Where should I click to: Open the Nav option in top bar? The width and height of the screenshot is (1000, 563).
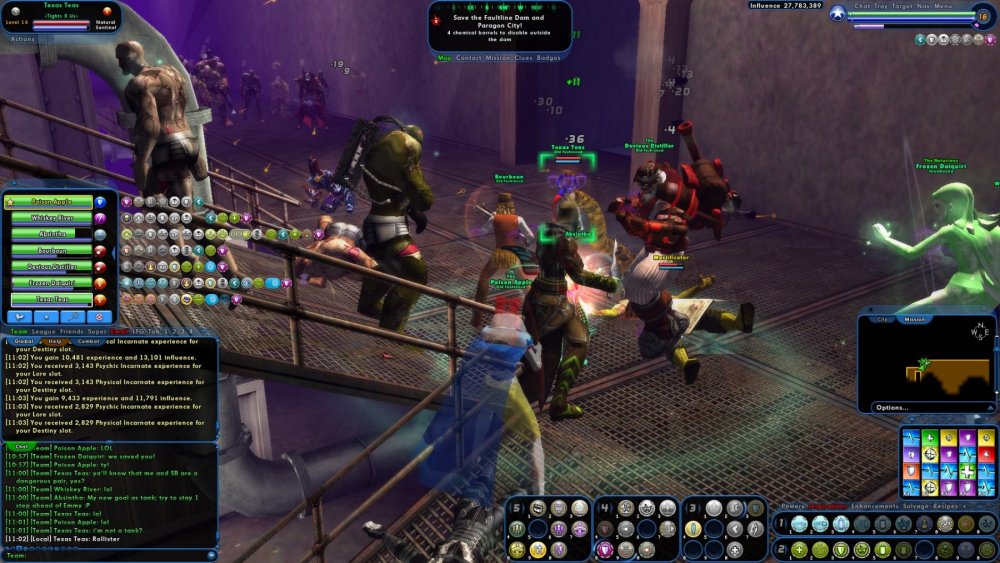click(x=922, y=6)
